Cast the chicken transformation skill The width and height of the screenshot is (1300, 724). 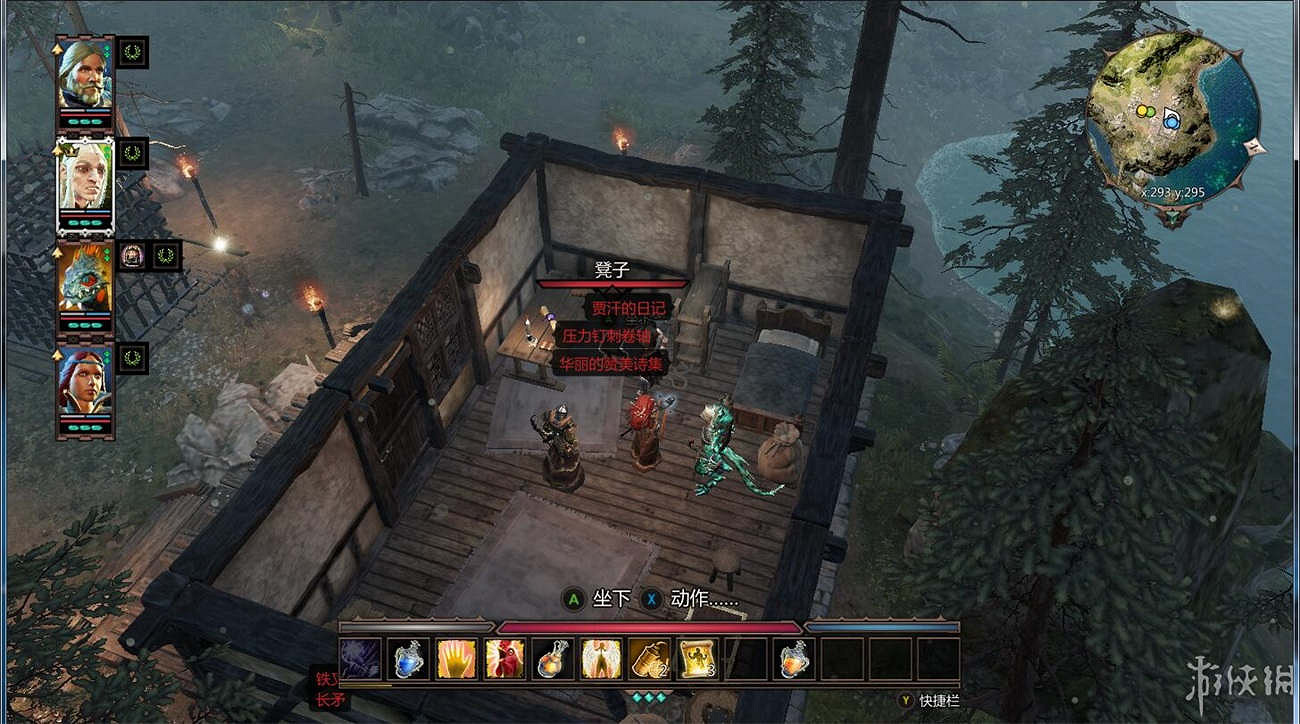[505, 659]
